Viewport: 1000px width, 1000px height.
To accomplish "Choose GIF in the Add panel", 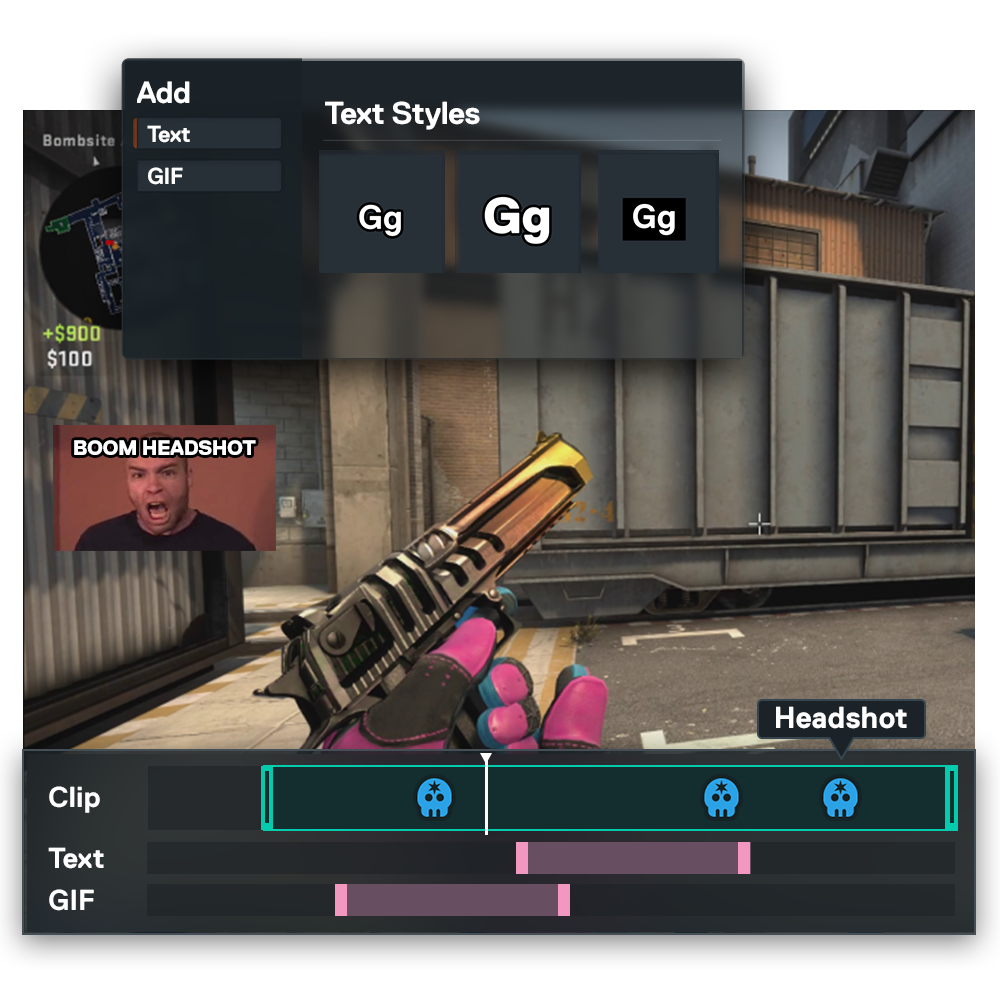I will point(208,177).
